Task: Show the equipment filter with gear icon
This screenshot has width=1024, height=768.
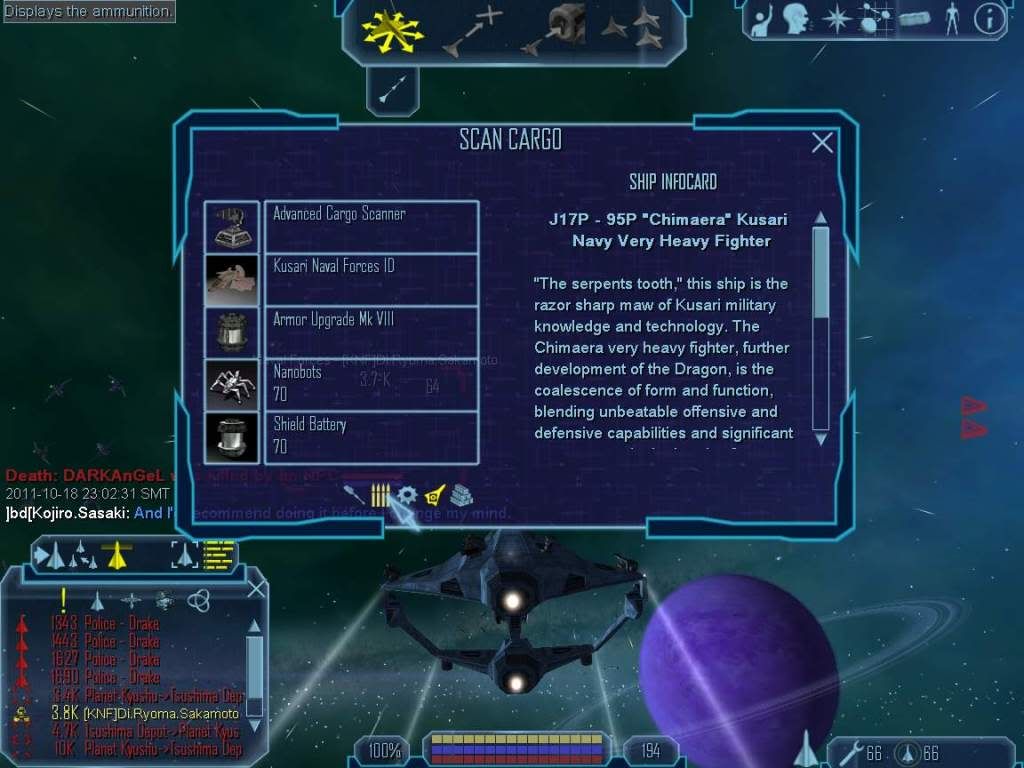Action: (x=407, y=495)
